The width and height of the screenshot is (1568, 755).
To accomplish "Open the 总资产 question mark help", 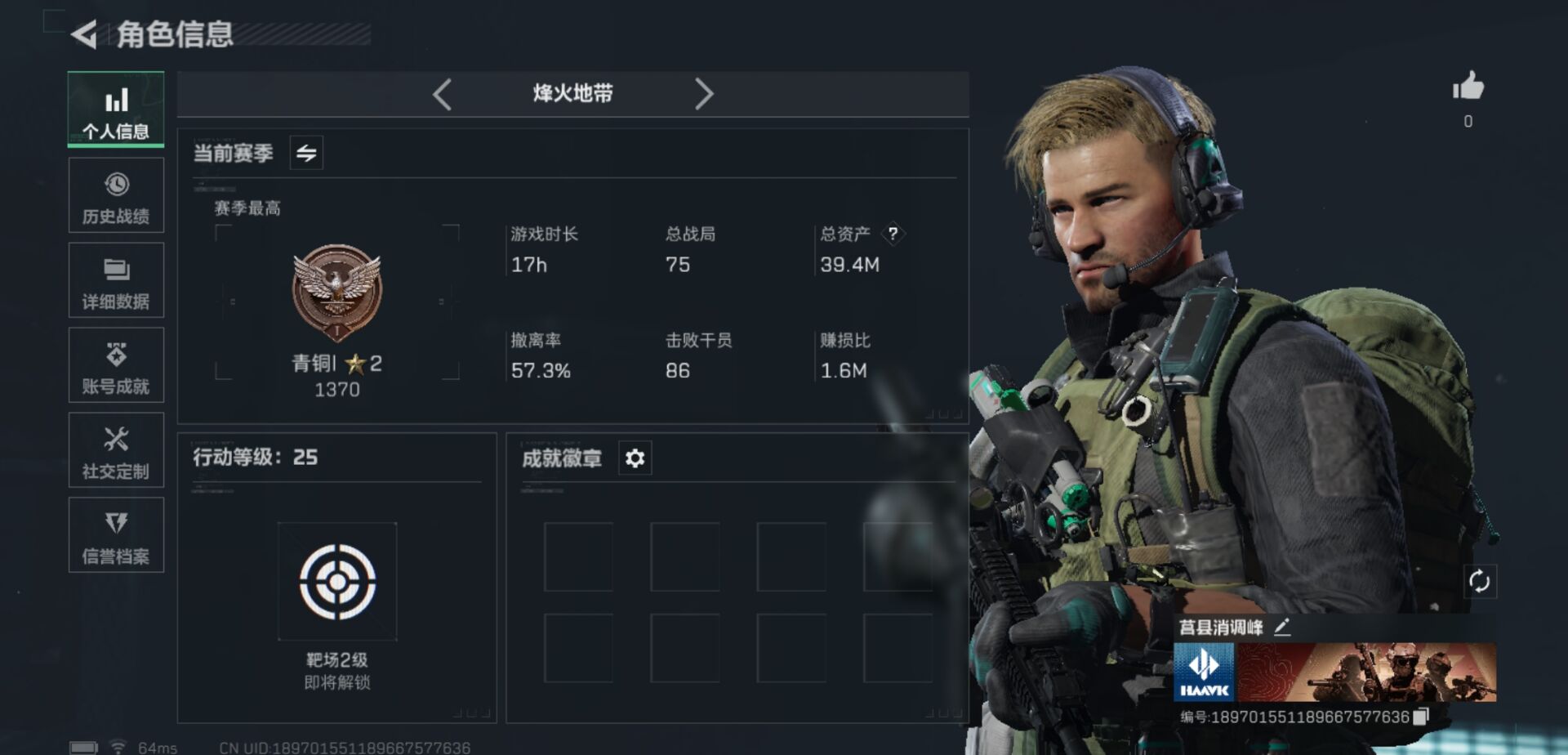I will 893,234.
